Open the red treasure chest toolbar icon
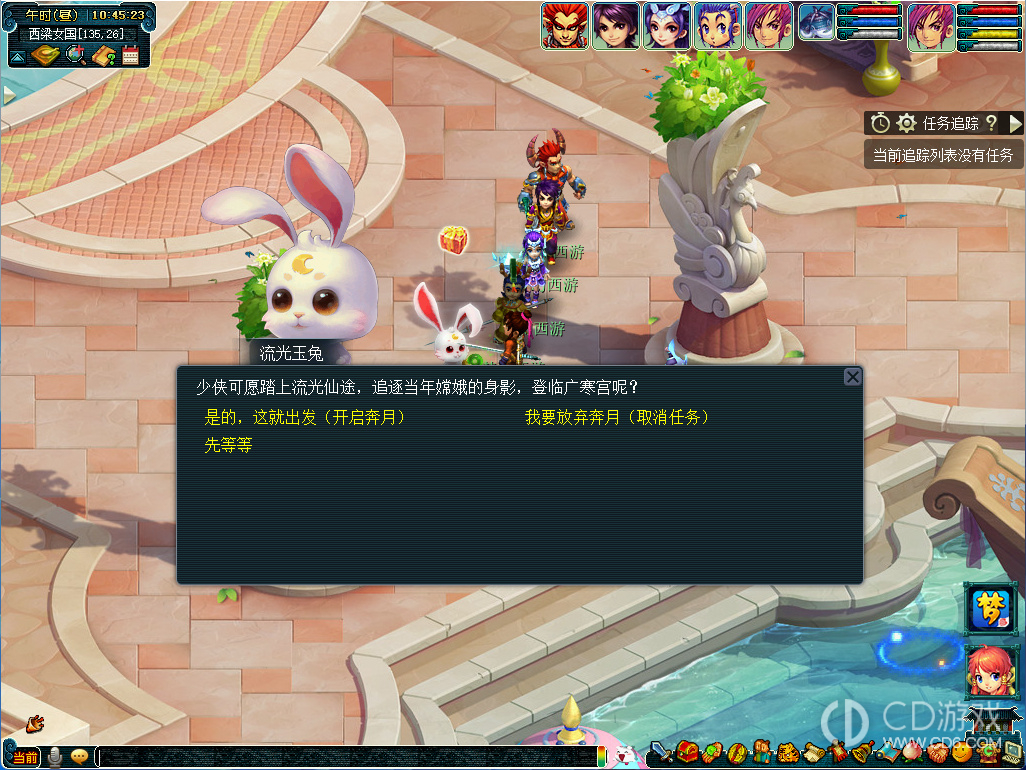This screenshot has width=1026, height=770. [x=686, y=752]
